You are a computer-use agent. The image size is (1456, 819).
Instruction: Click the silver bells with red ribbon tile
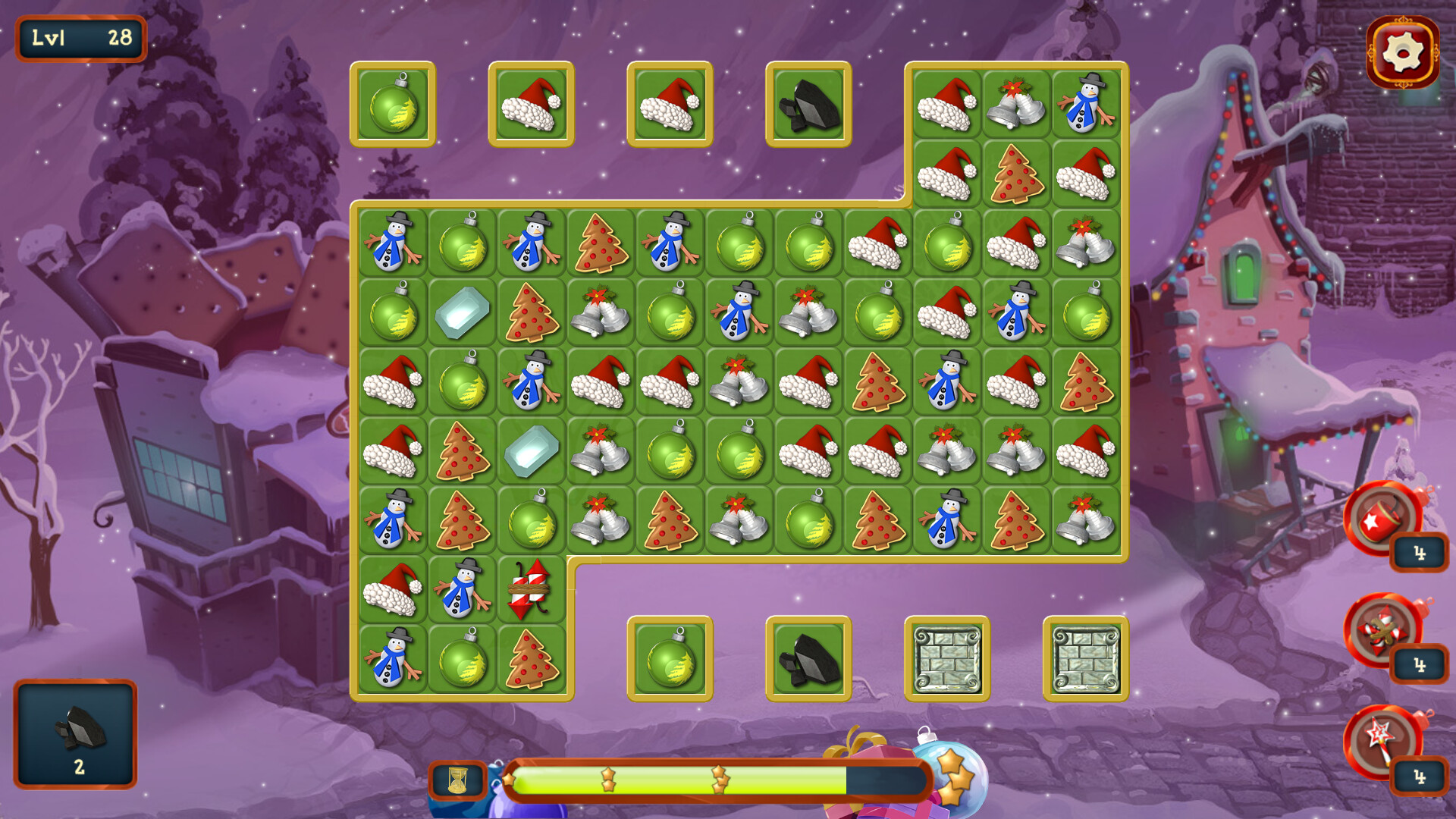[x=599, y=313]
